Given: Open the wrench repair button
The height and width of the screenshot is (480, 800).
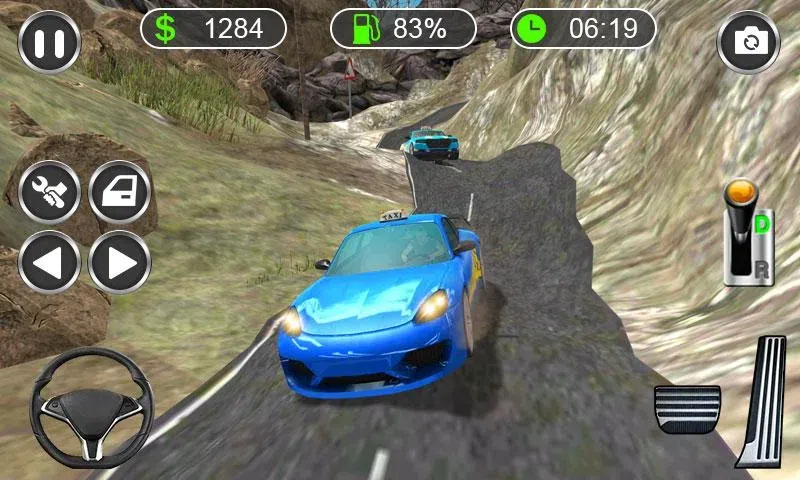Looking at the screenshot, I should tap(49, 191).
